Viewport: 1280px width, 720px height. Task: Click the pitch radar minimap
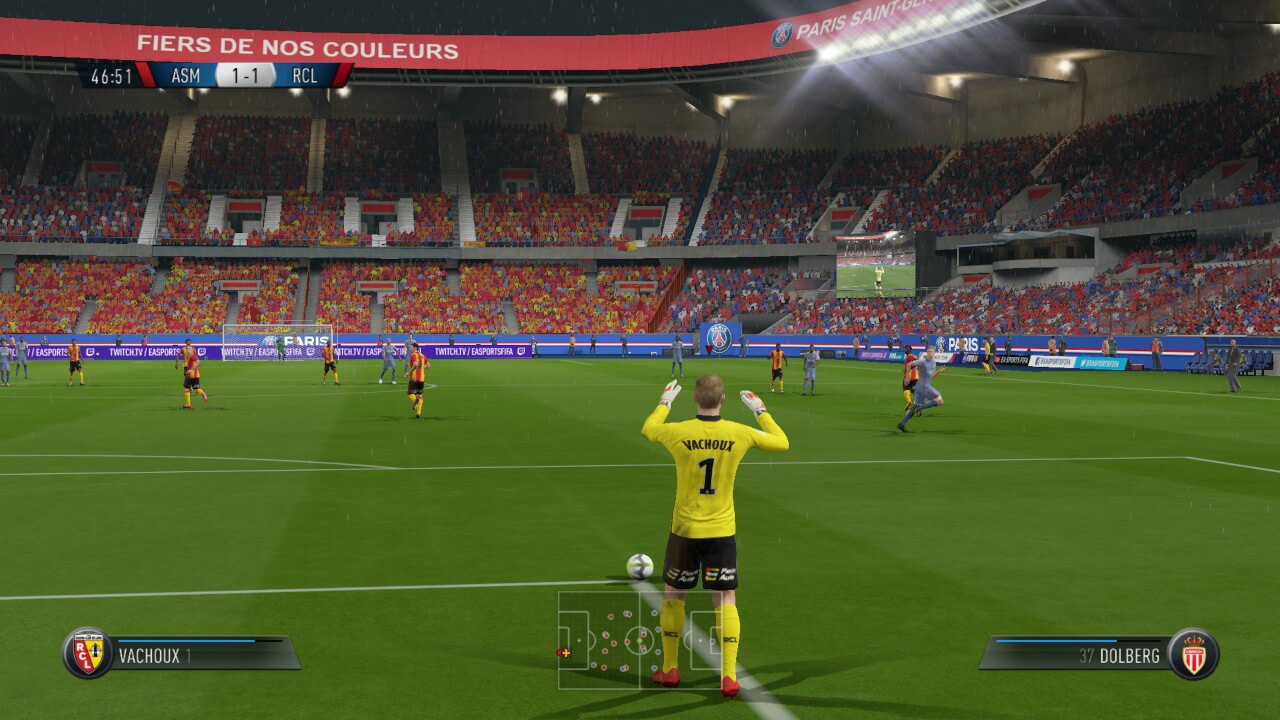(640, 640)
